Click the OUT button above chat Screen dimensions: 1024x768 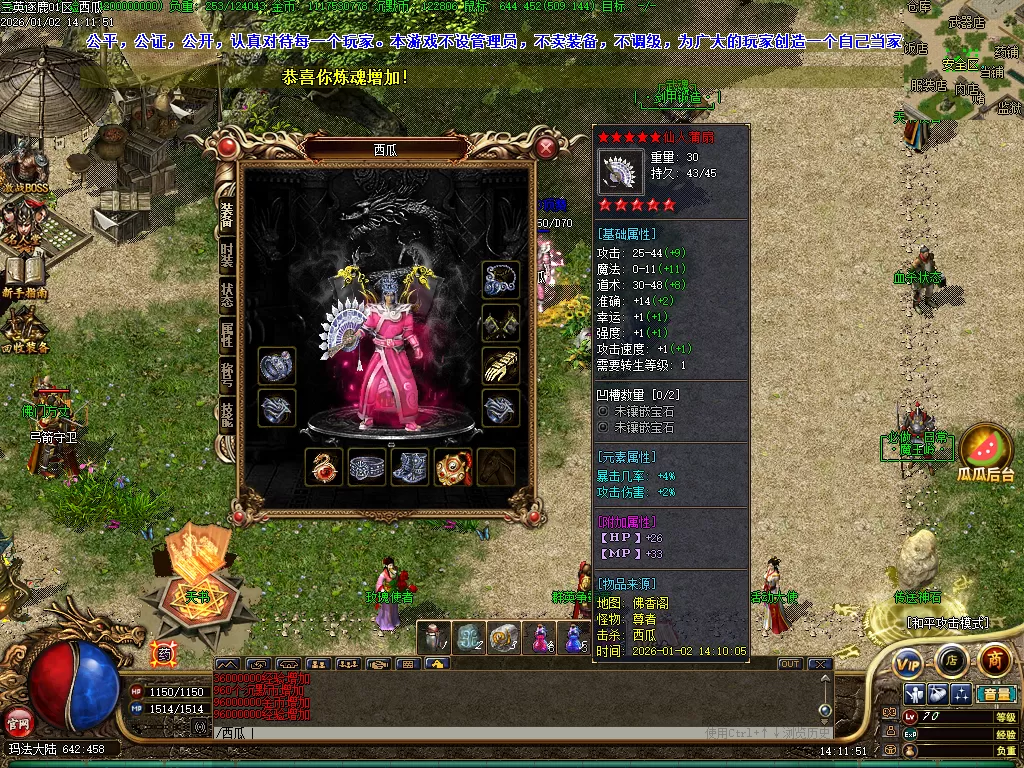(x=790, y=664)
